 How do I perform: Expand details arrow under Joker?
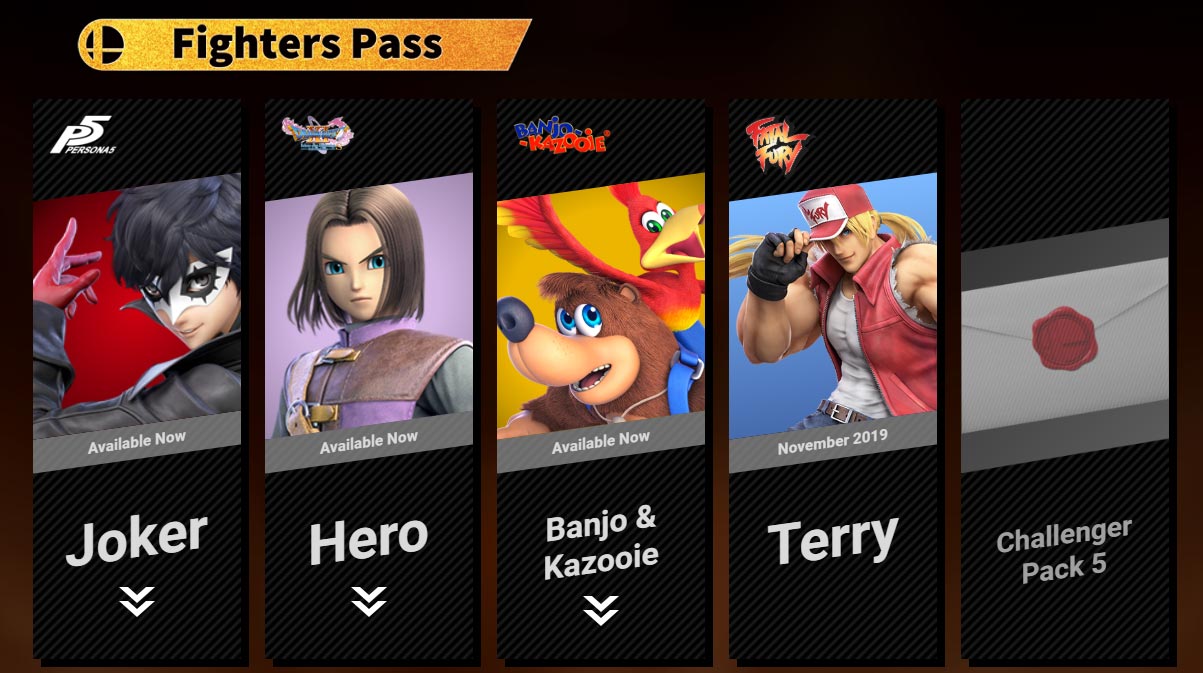[137, 601]
